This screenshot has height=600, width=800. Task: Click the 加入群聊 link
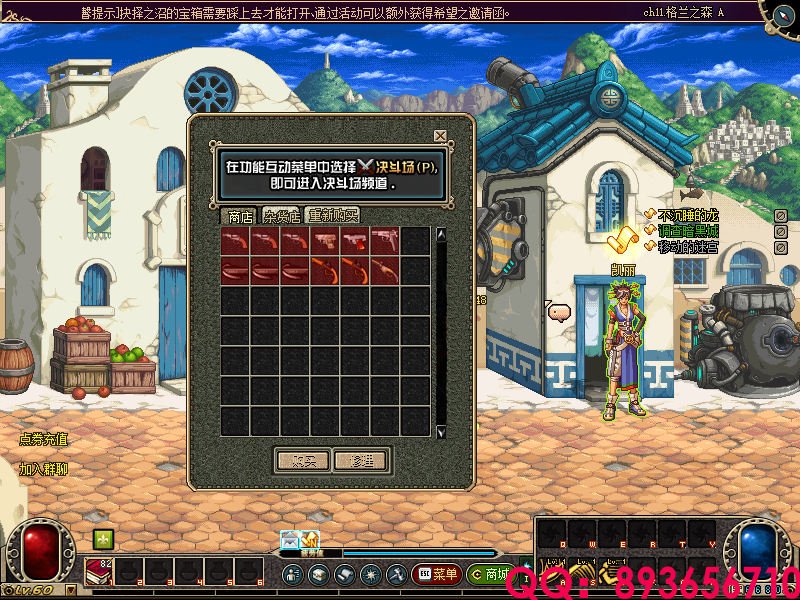tap(44, 468)
